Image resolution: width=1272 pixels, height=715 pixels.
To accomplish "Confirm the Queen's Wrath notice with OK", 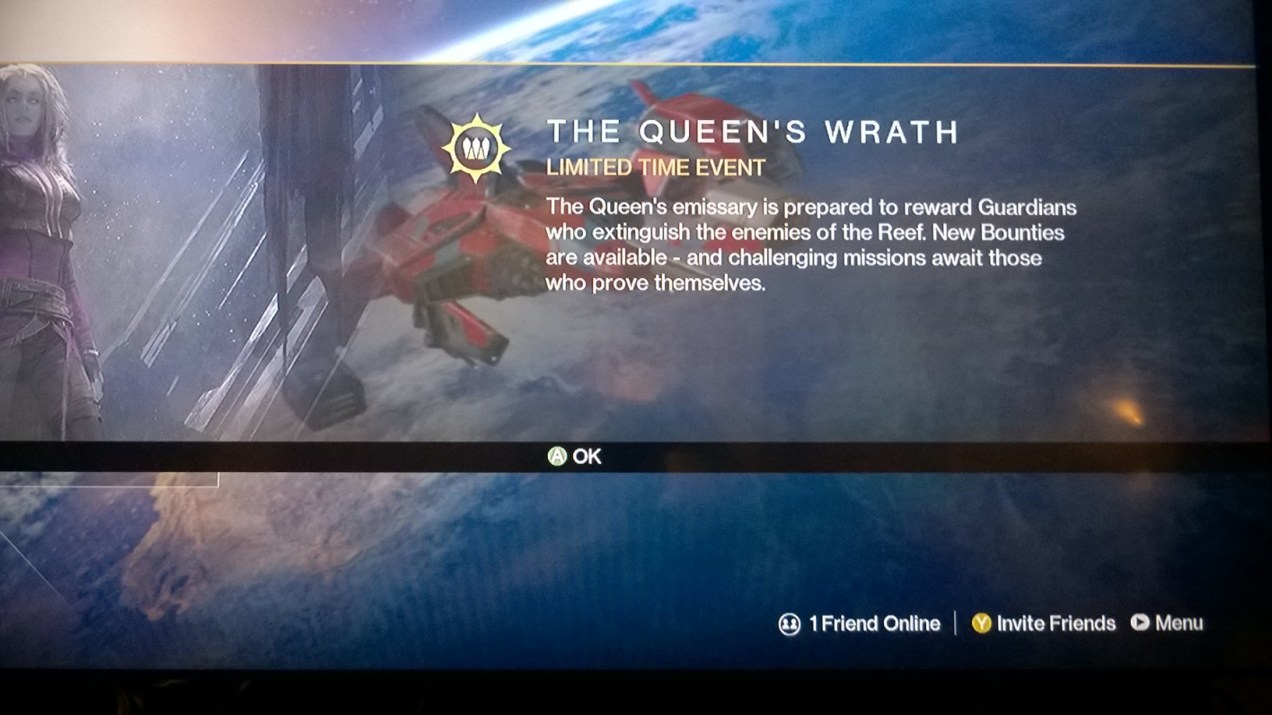I will pyautogui.click(x=575, y=457).
